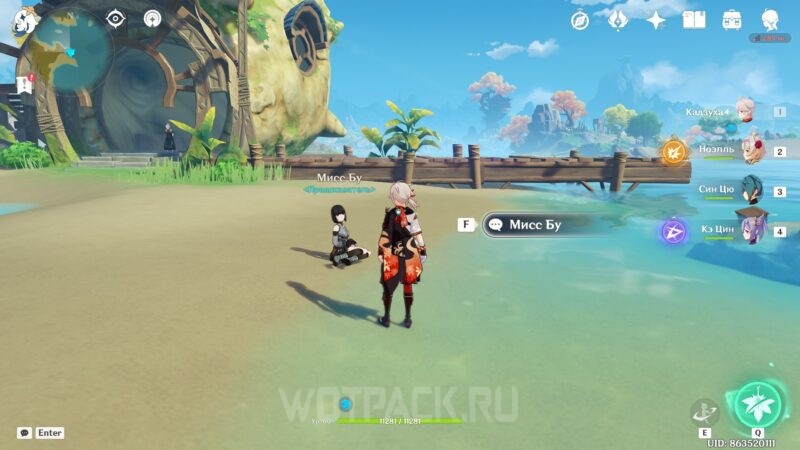
Task: Open the four-pointed star wish icon
Action: point(656,19)
